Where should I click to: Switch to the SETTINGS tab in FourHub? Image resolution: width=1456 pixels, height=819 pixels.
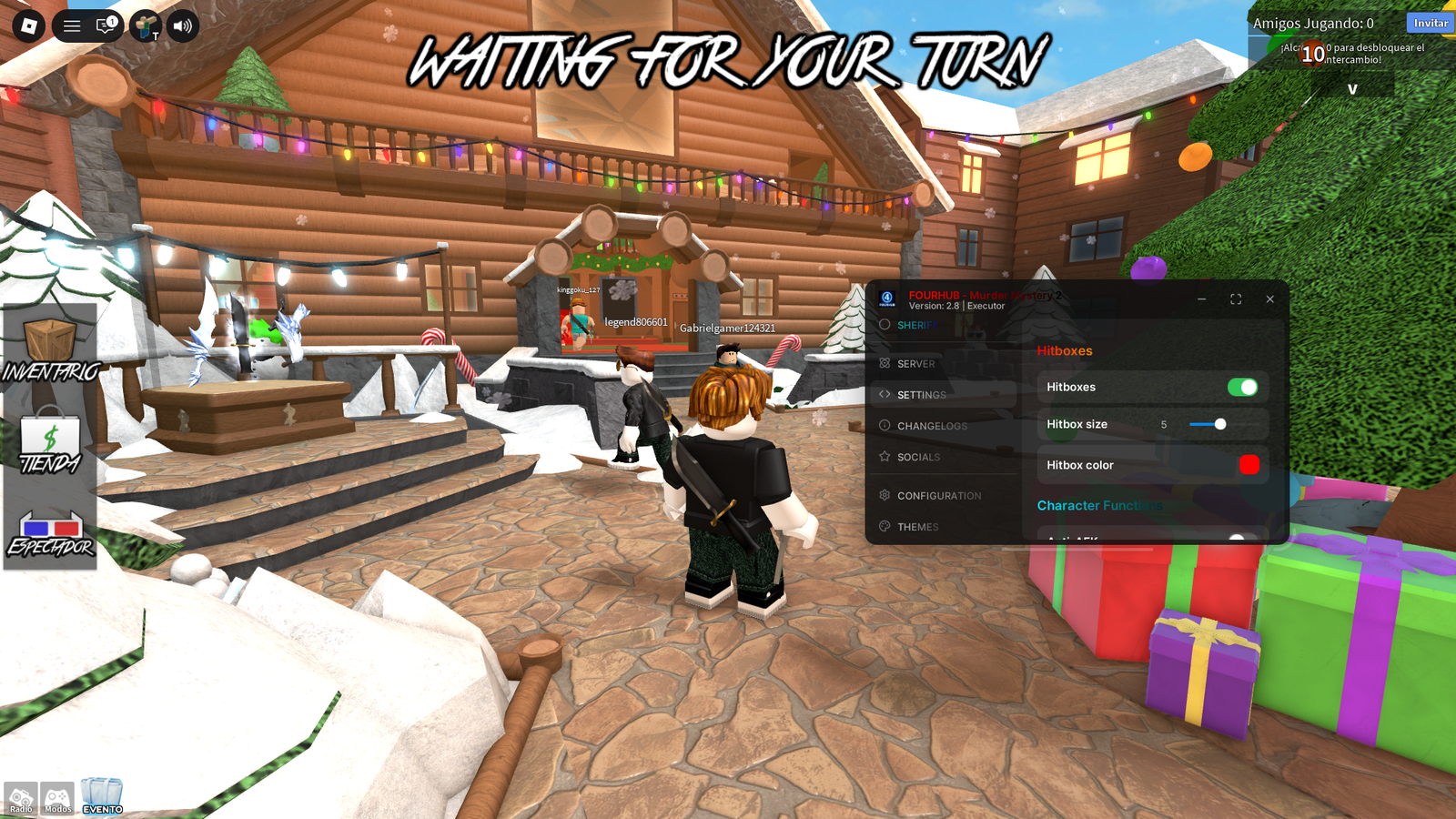[921, 394]
